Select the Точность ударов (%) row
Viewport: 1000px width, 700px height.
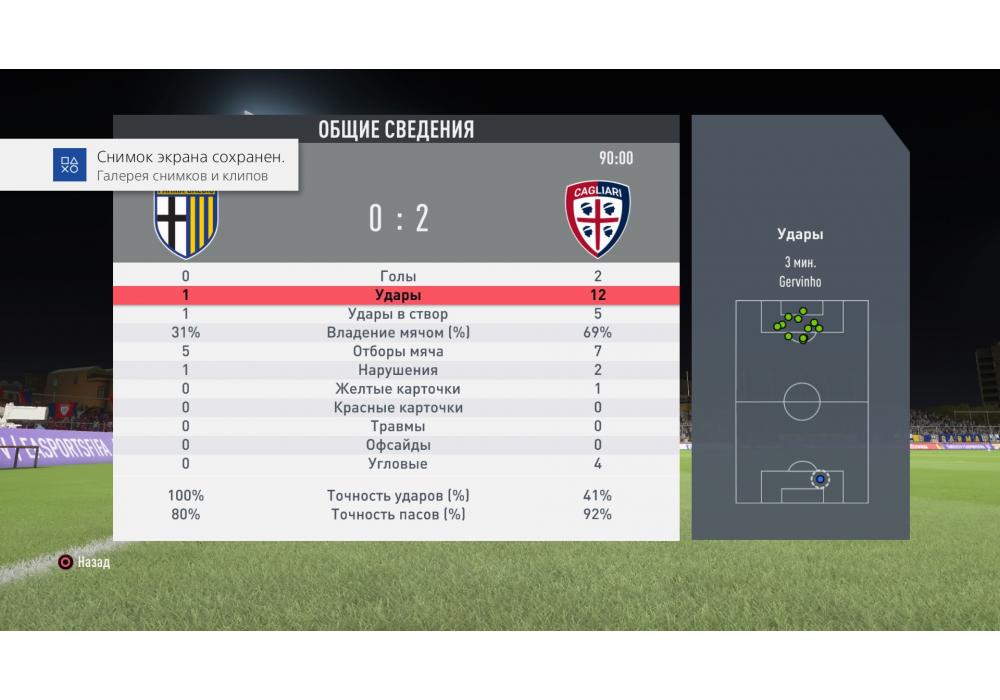[397, 496]
